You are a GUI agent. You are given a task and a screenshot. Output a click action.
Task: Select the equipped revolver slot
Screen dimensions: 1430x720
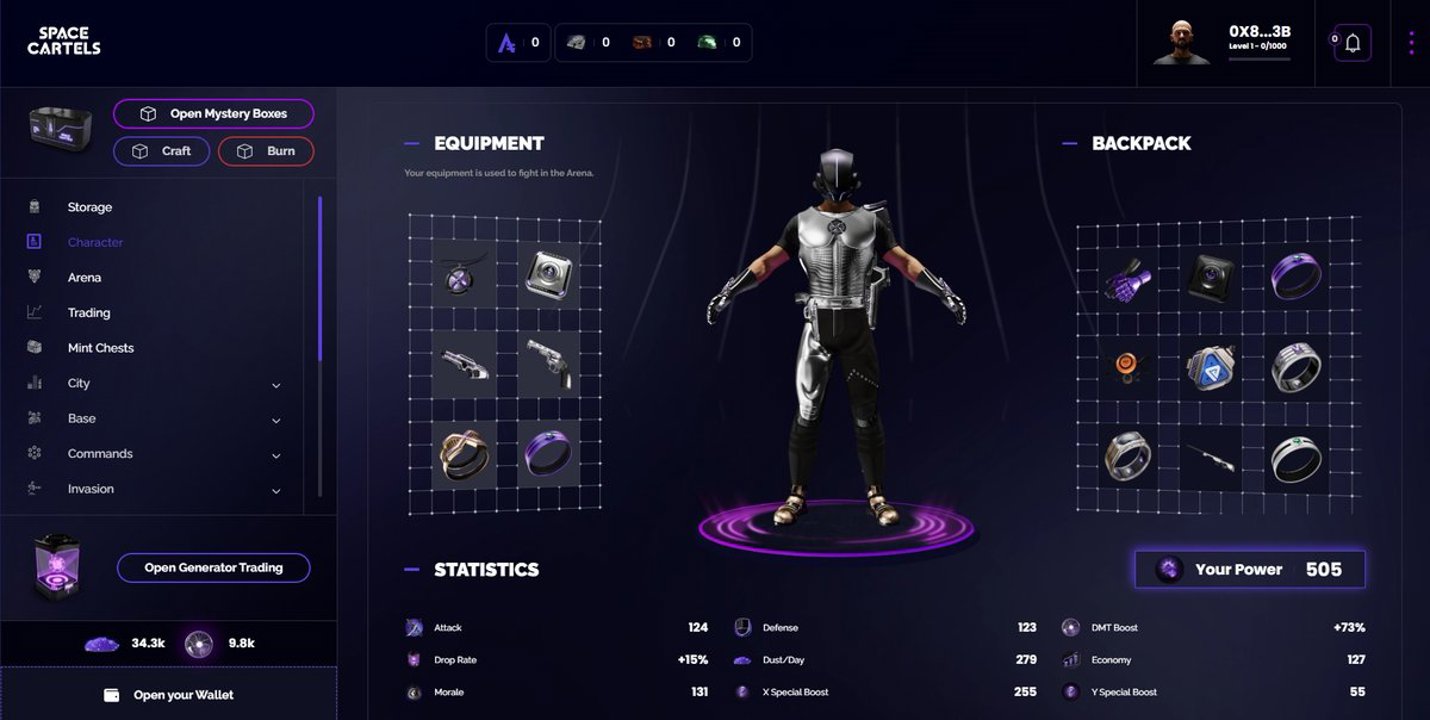click(549, 364)
